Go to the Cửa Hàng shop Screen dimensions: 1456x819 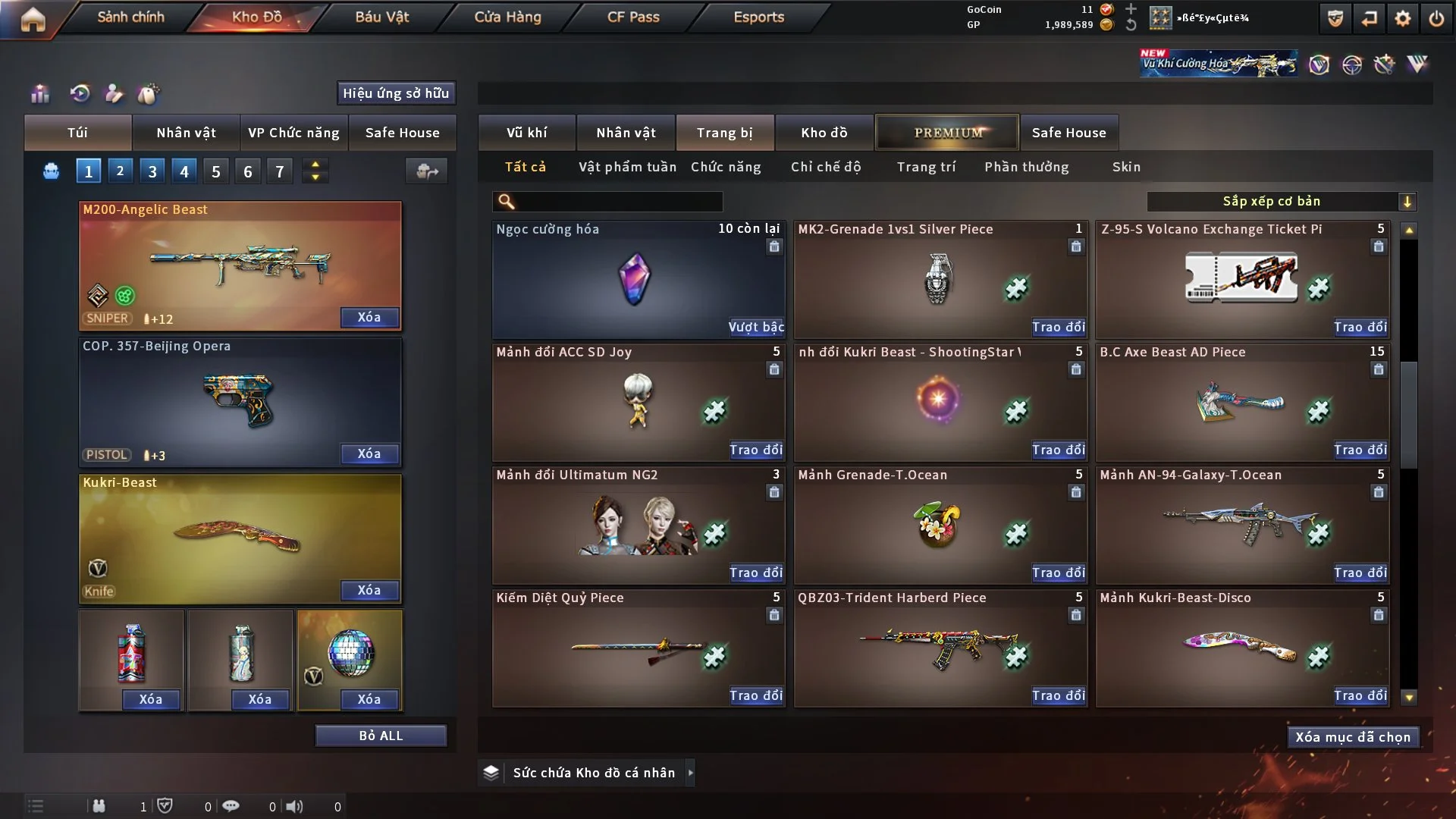[507, 17]
